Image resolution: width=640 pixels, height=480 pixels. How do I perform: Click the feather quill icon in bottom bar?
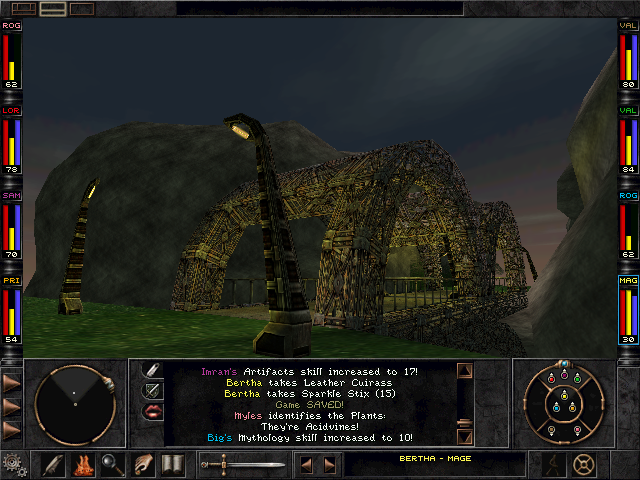click(x=53, y=465)
